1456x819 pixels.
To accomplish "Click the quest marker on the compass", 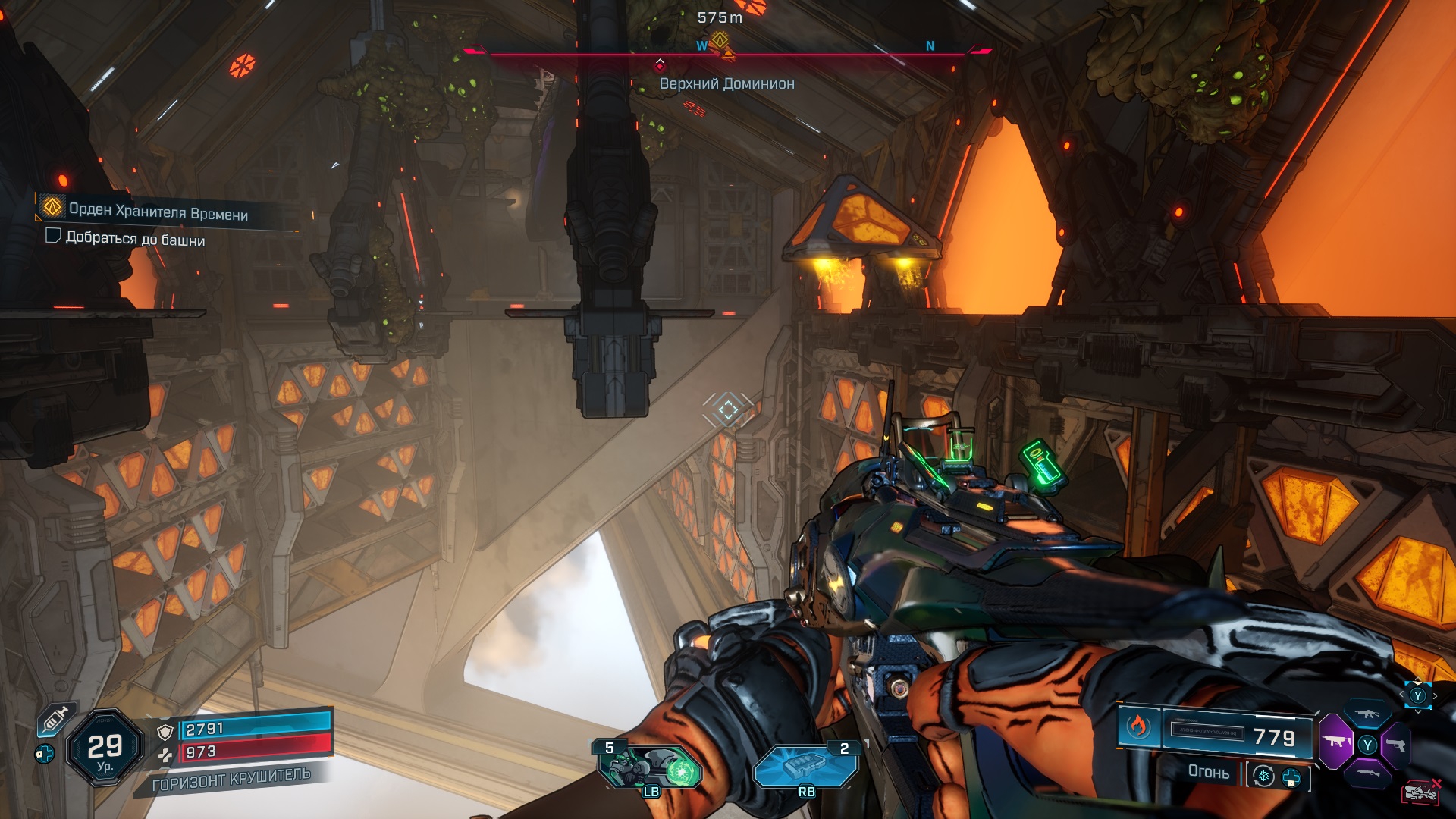I will point(719,40).
